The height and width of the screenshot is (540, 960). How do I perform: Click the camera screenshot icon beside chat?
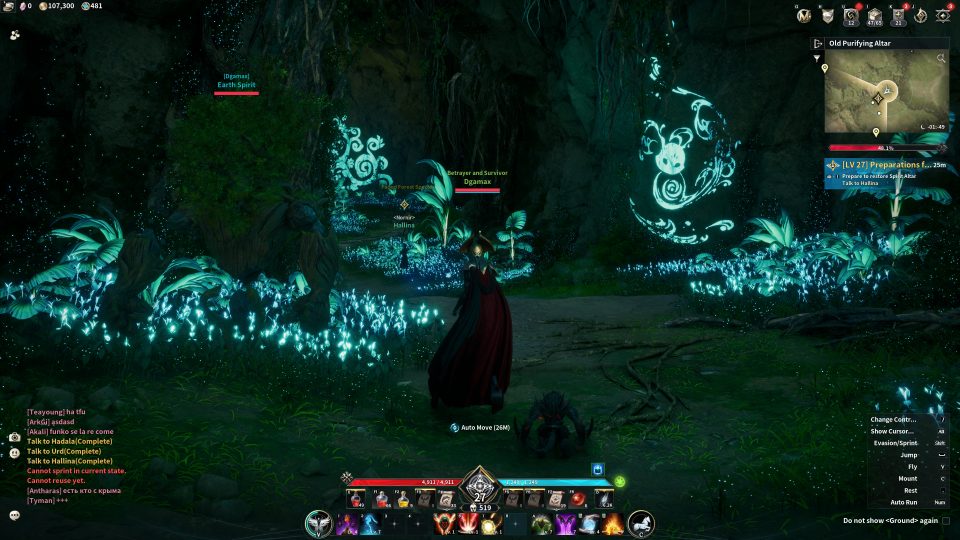[15, 437]
